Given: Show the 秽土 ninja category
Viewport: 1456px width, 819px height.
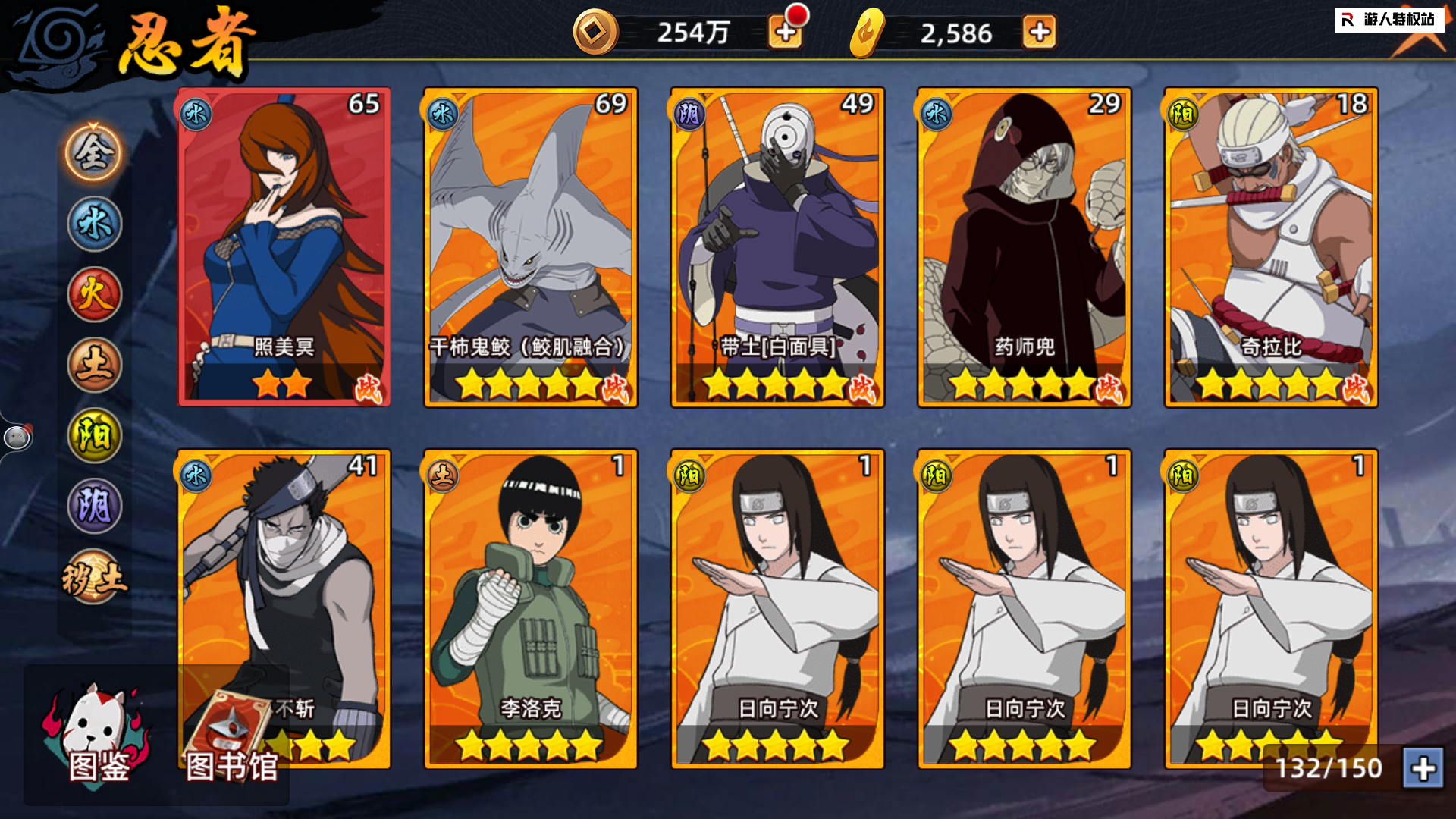Looking at the screenshot, I should (x=94, y=578).
